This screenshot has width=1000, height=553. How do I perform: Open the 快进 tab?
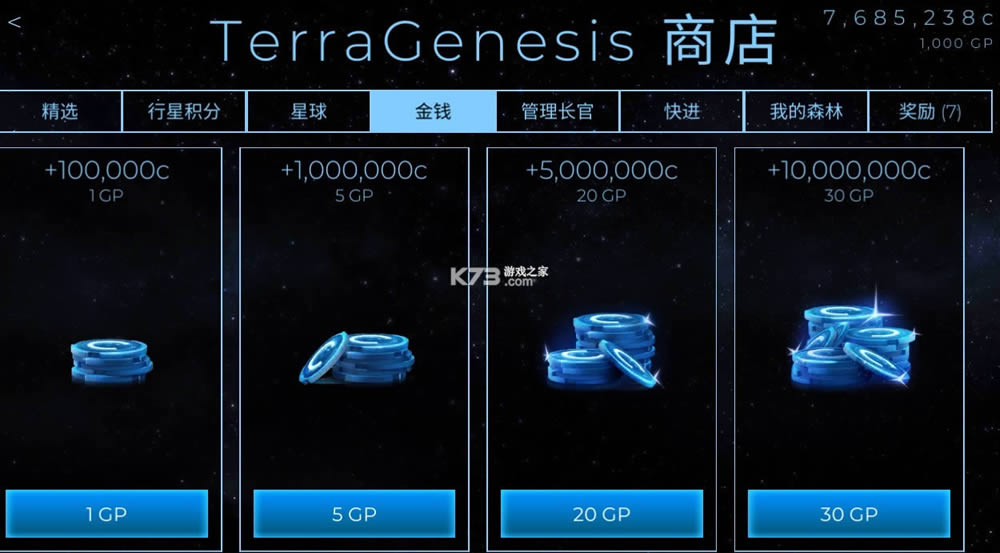(x=682, y=111)
